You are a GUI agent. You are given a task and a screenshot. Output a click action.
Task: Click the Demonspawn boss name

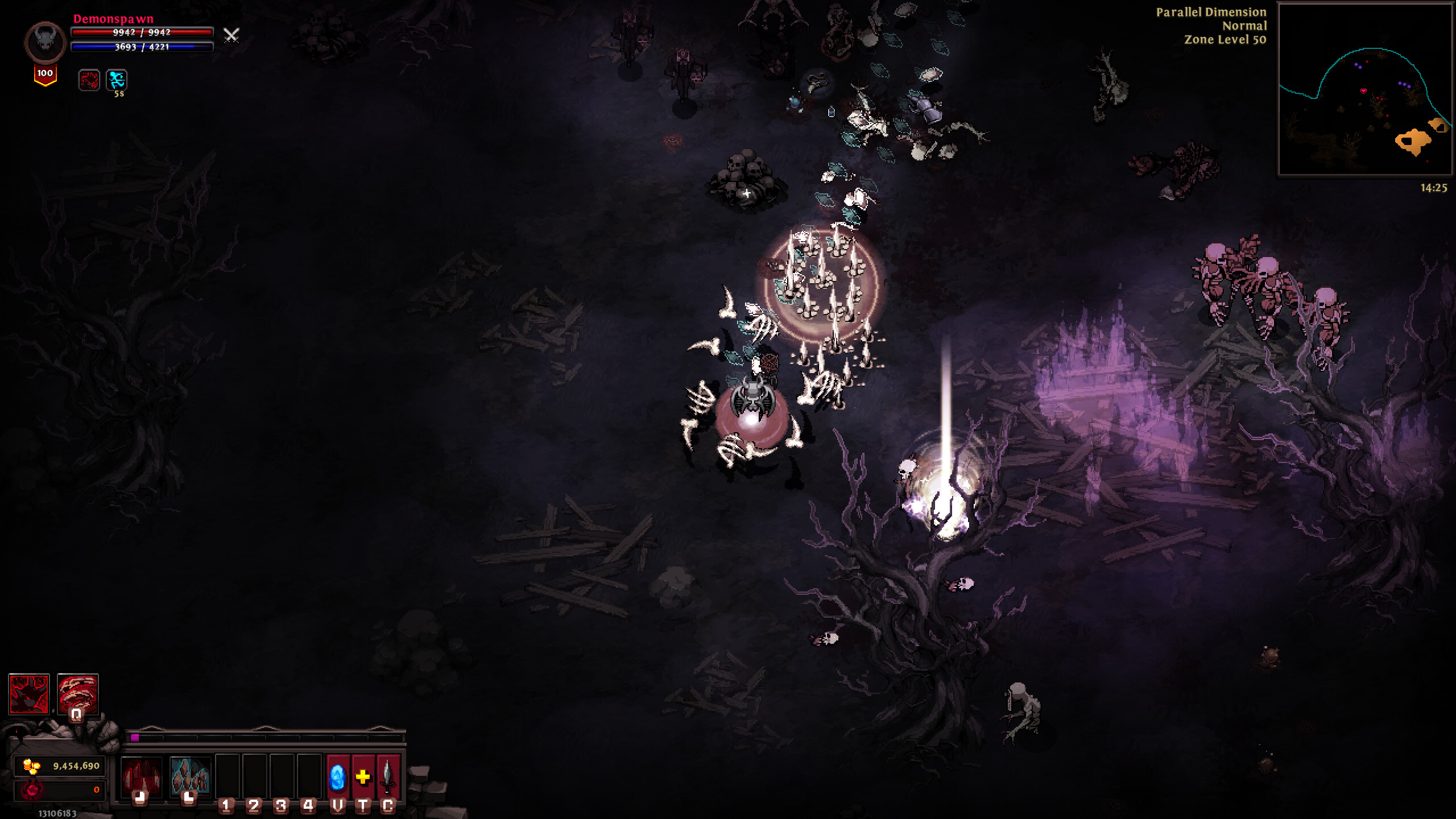point(112,19)
